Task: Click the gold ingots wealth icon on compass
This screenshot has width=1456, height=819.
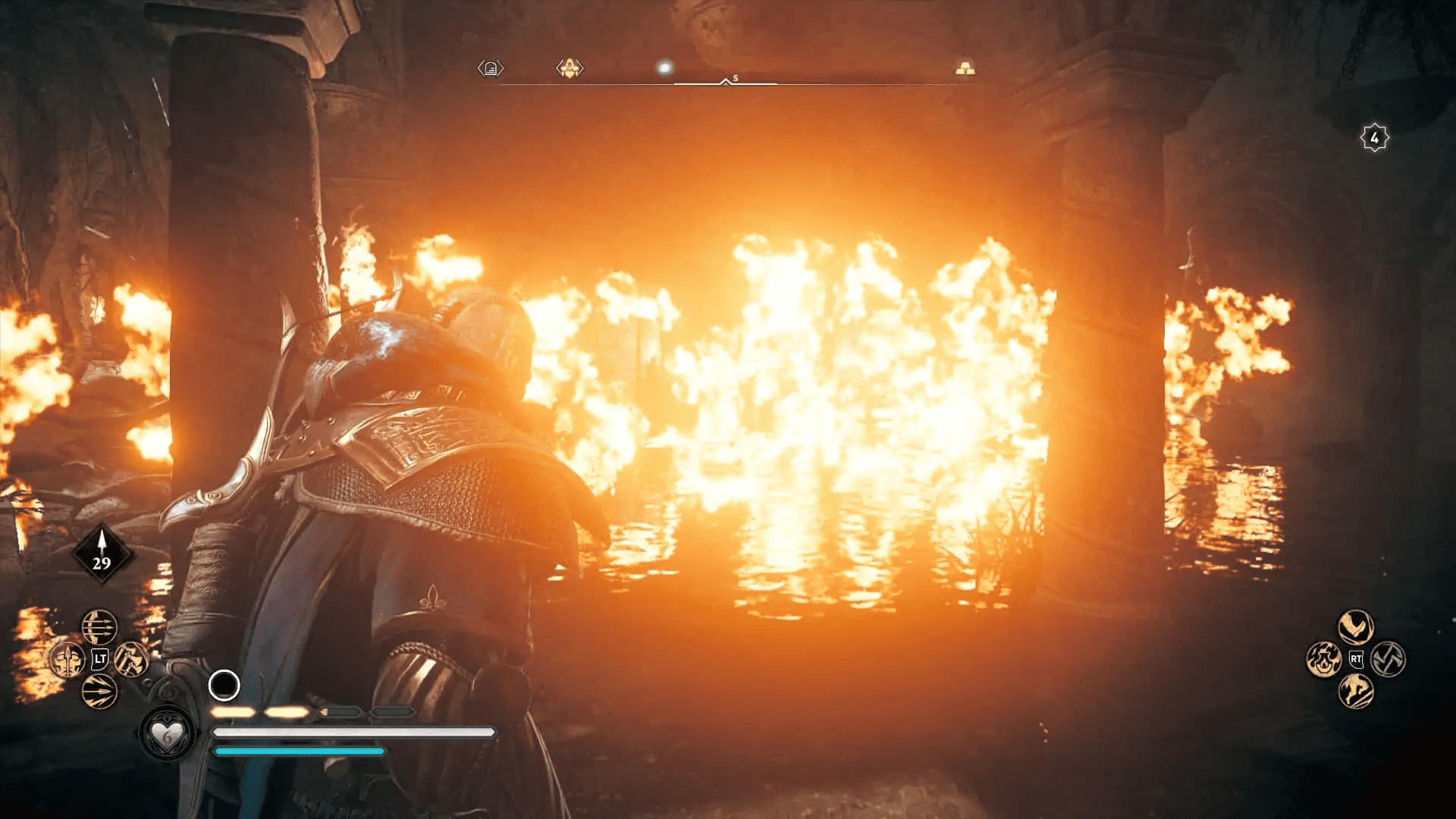Action: coord(965,68)
